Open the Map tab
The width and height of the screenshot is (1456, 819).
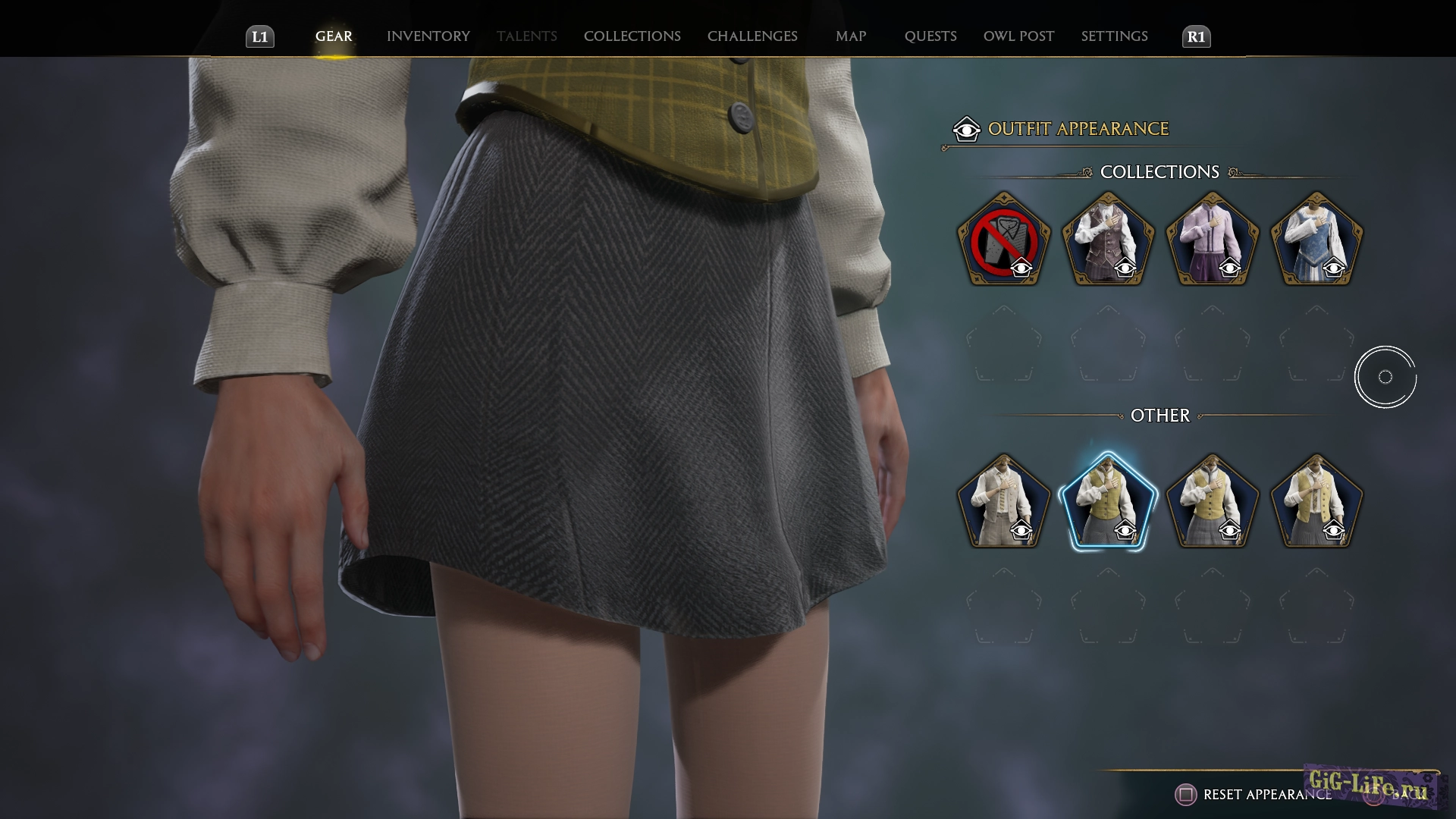coord(851,36)
